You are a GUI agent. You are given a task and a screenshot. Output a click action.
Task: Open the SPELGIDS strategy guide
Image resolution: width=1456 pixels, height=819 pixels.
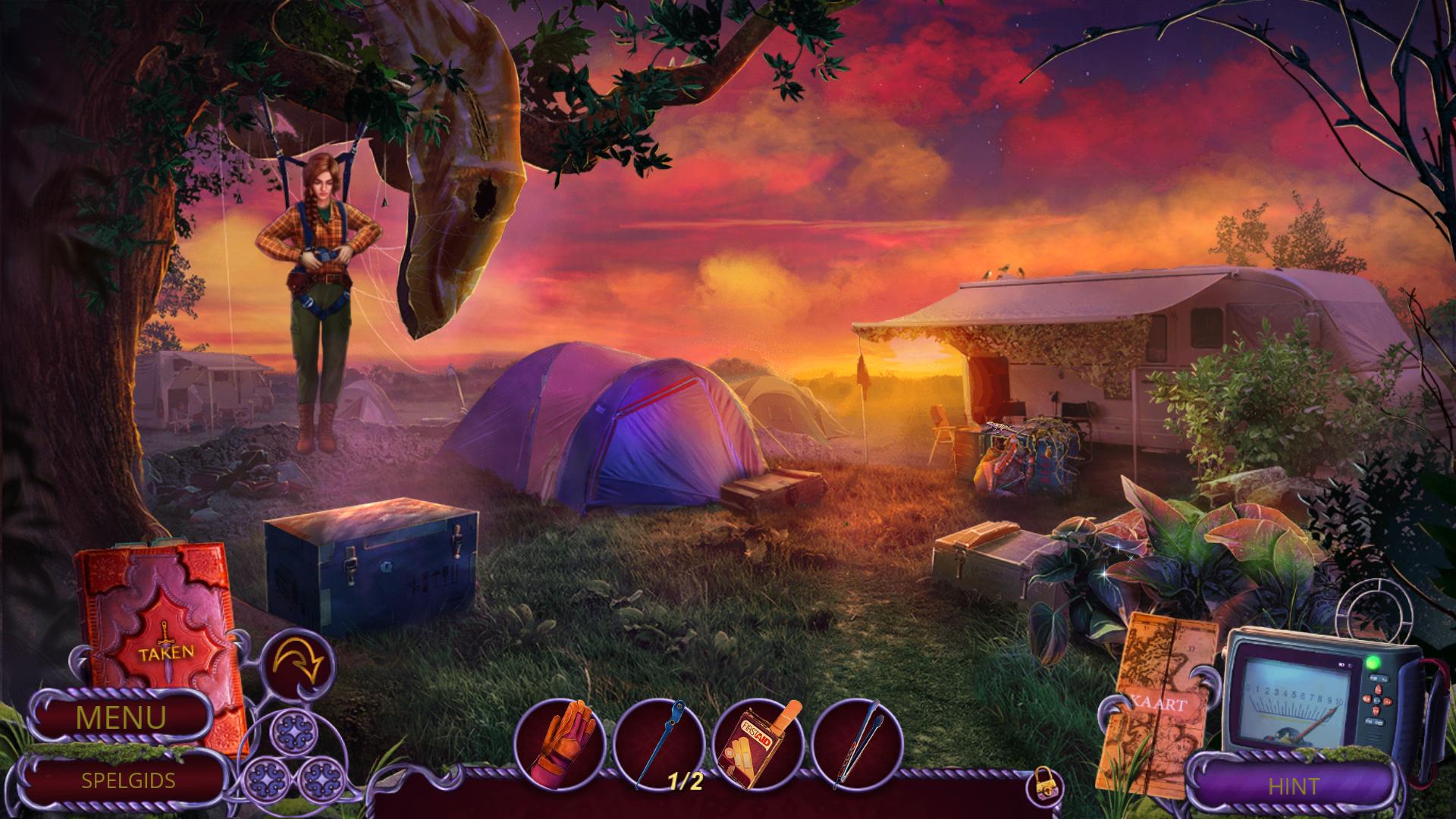click(x=128, y=780)
